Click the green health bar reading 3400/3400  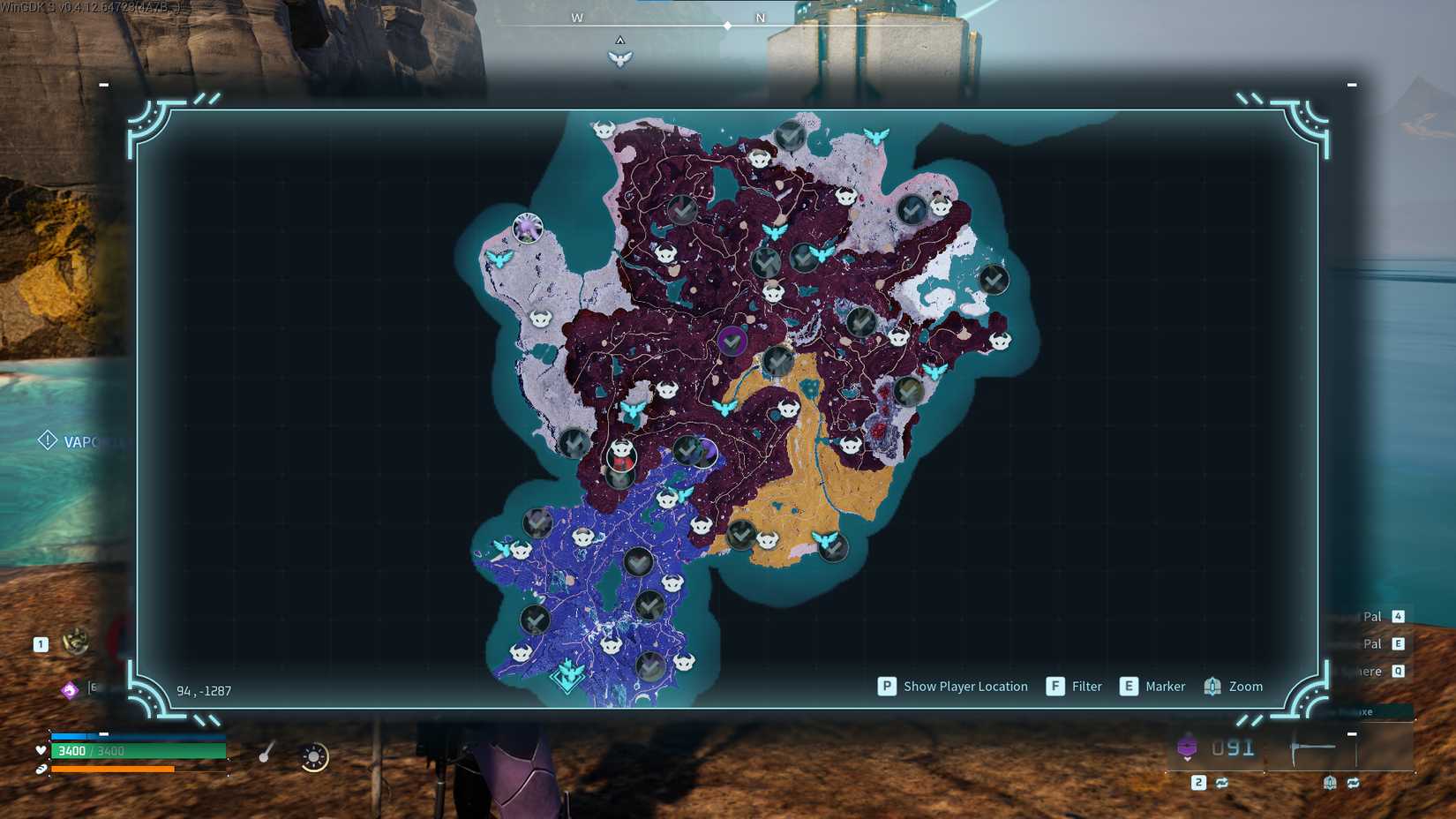[x=139, y=751]
